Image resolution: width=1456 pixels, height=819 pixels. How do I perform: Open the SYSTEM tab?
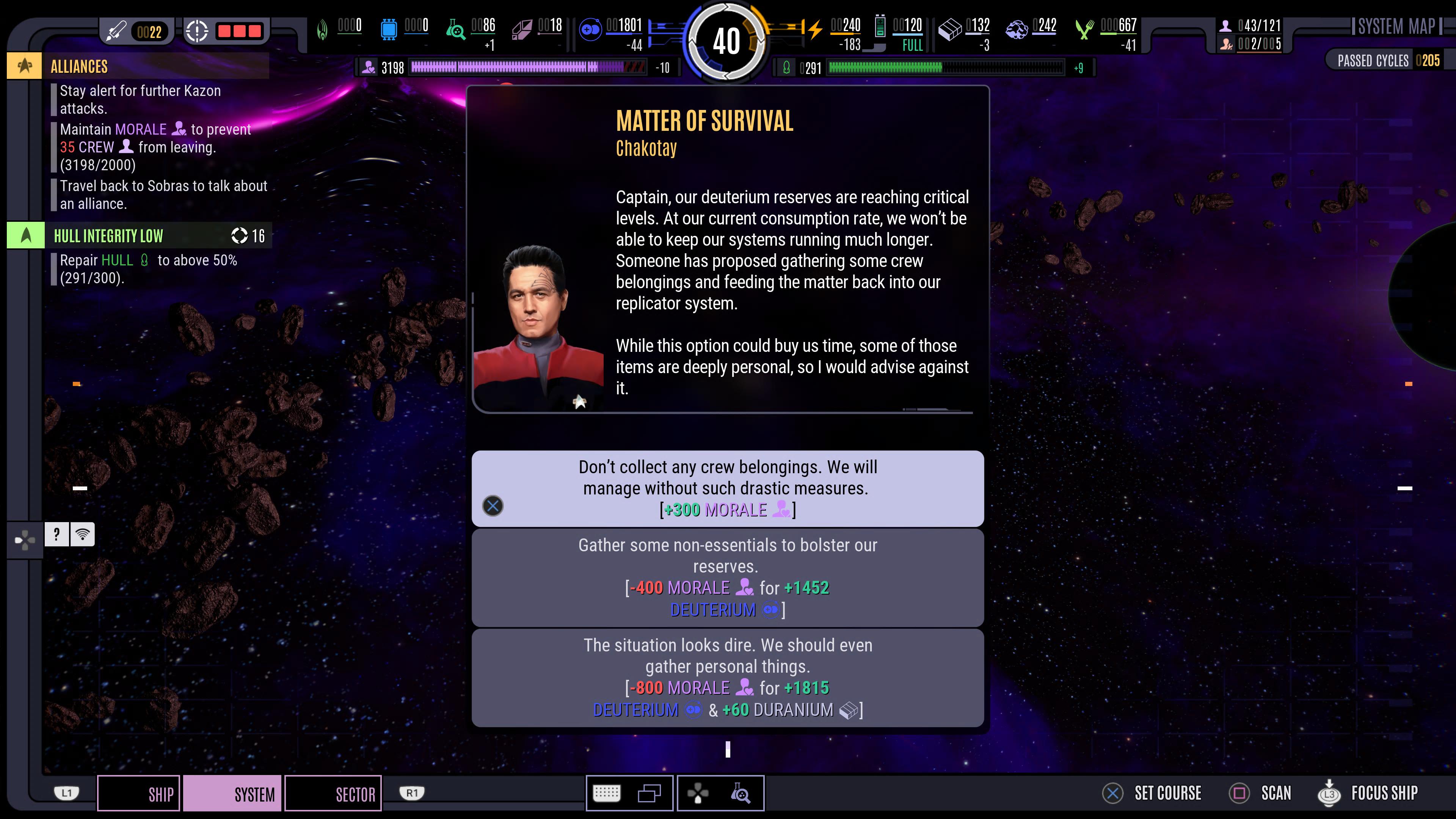(232, 794)
